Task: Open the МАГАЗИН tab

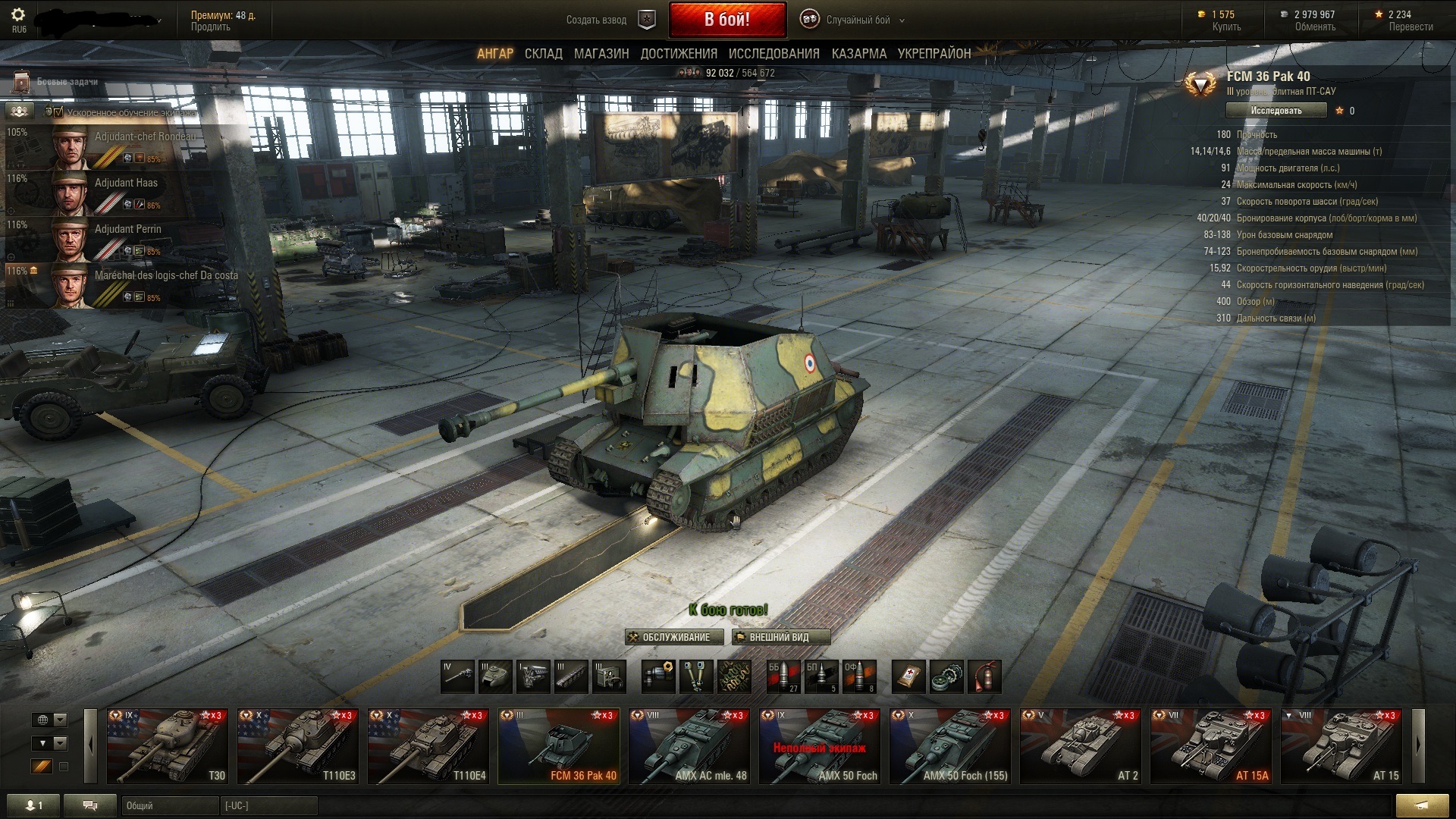Action: tap(601, 54)
